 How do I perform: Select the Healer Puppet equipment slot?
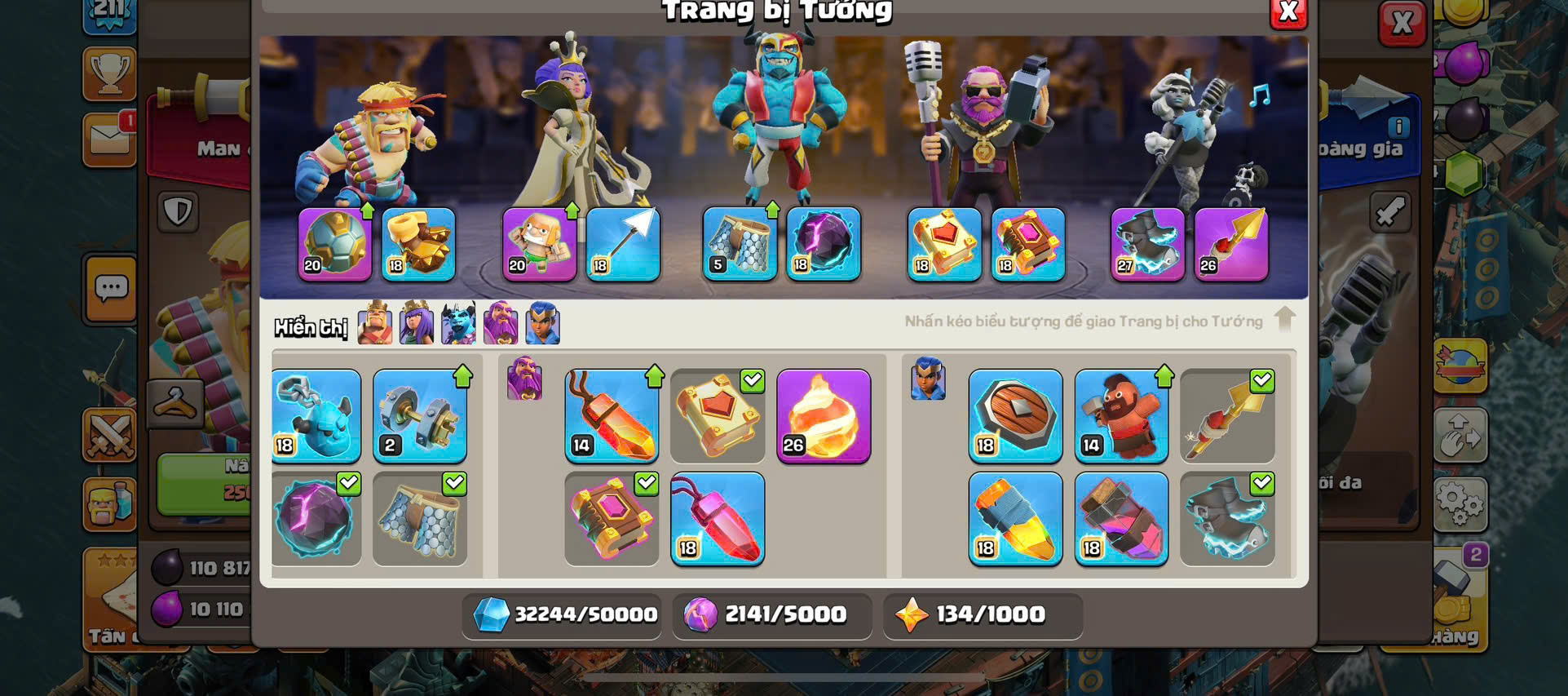540,244
